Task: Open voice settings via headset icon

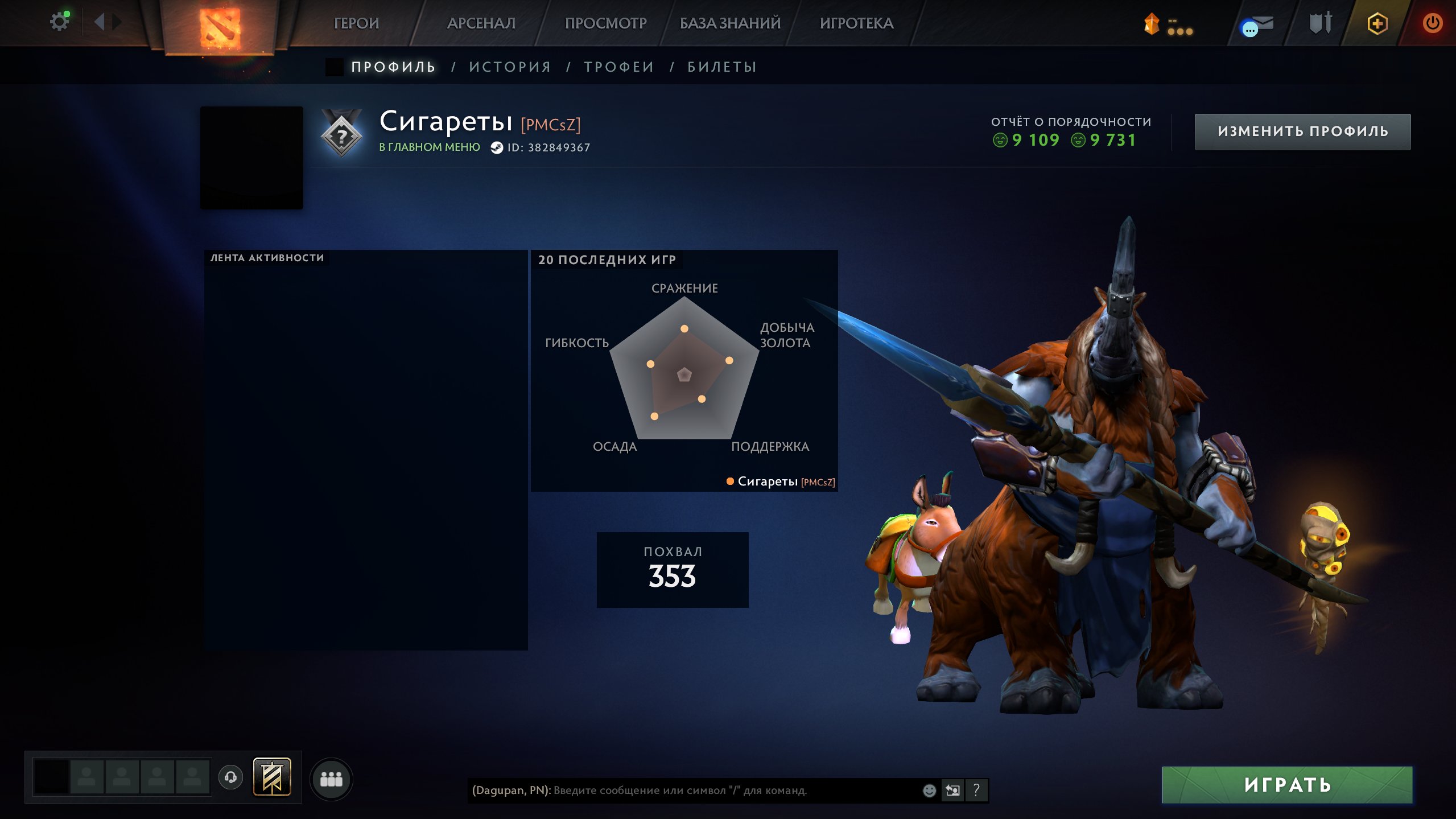Action: tap(230, 779)
